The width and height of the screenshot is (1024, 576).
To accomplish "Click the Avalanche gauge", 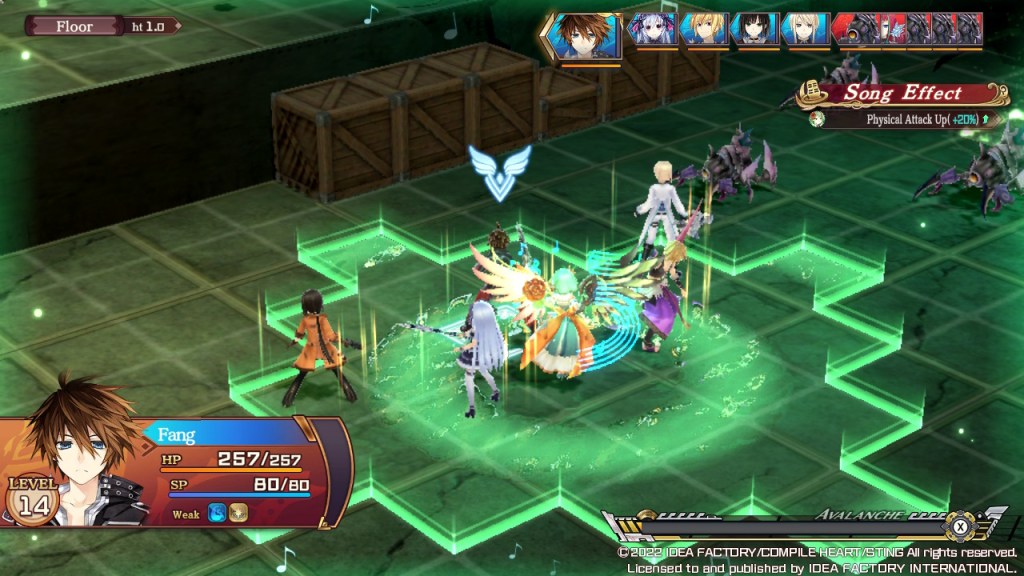I will (x=800, y=525).
